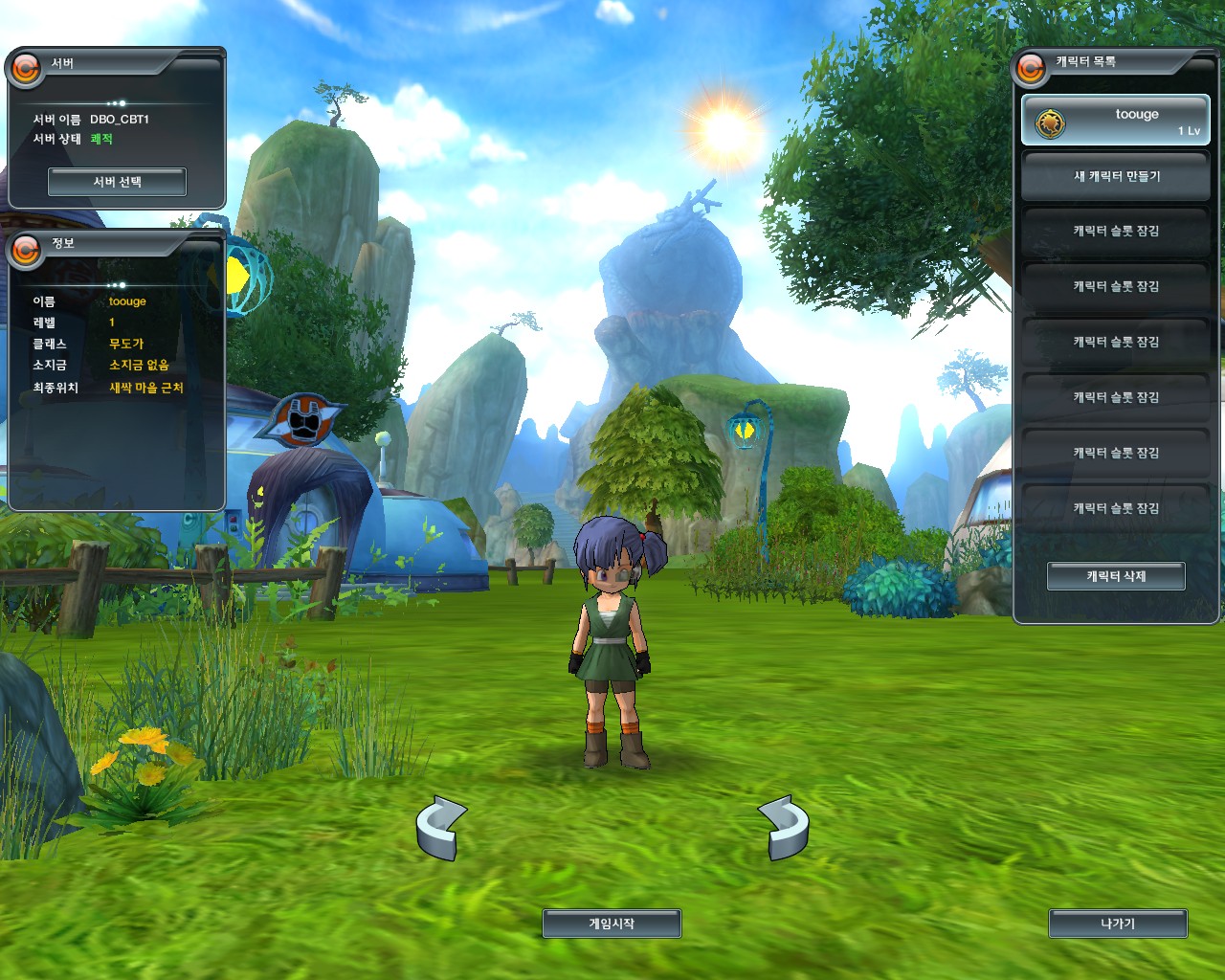
Task: Click the first locked 캐릭터 슬롯 잠김 slot
Action: click(x=1116, y=231)
